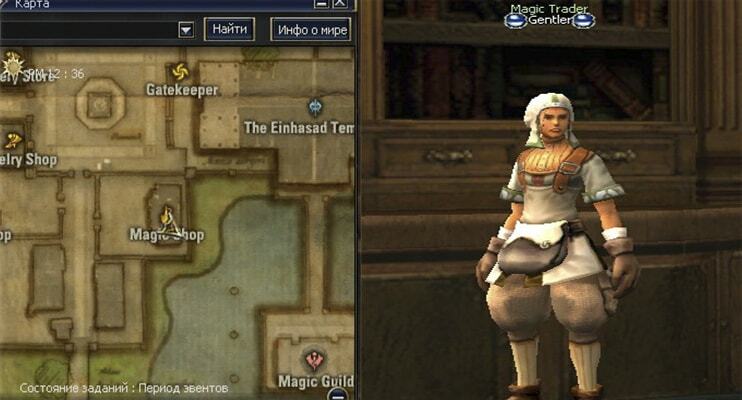Click the map search text field
Viewport: 742px width, 400px height.
(88, 30)
